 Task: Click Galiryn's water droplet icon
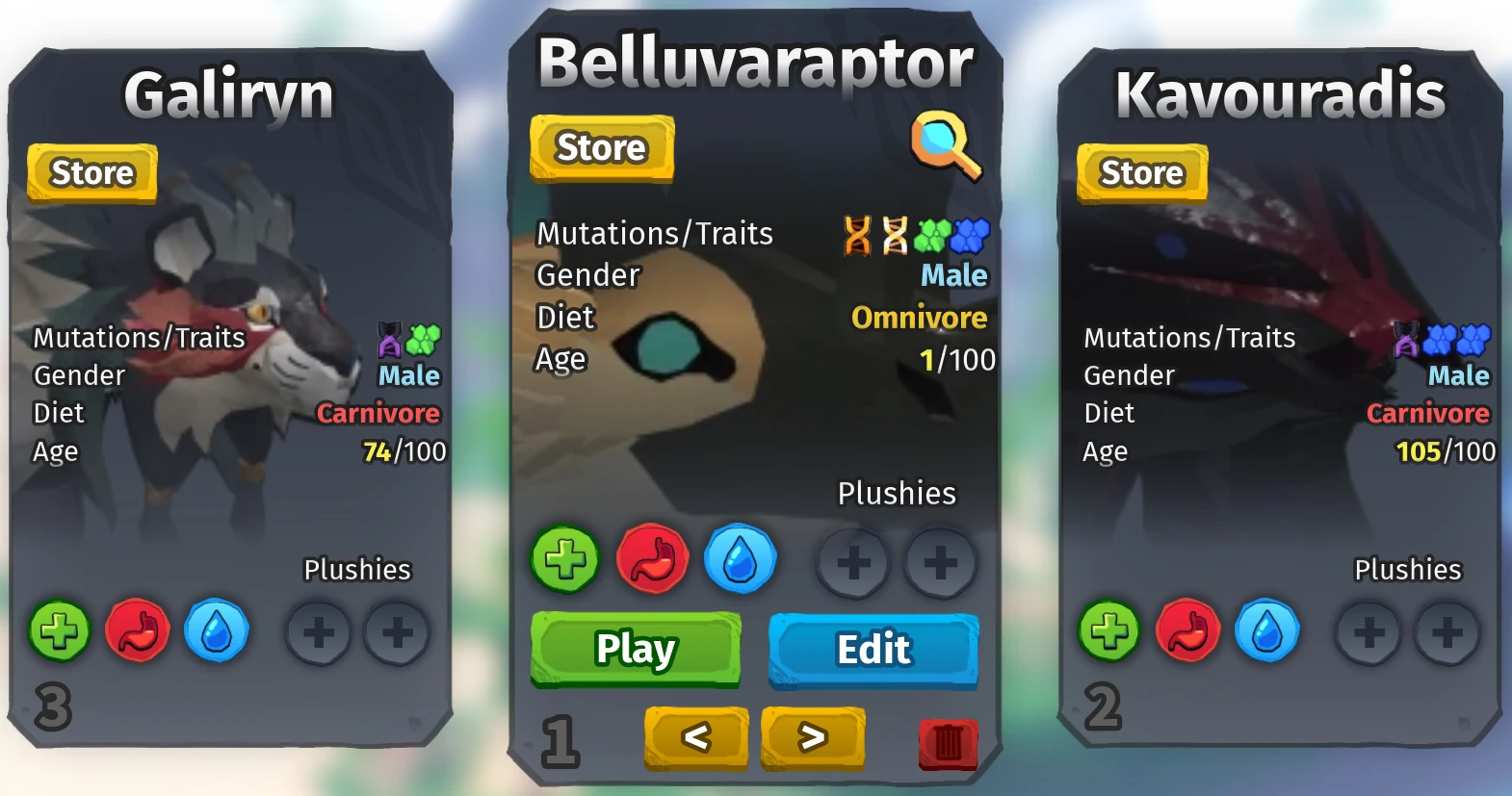218,630
